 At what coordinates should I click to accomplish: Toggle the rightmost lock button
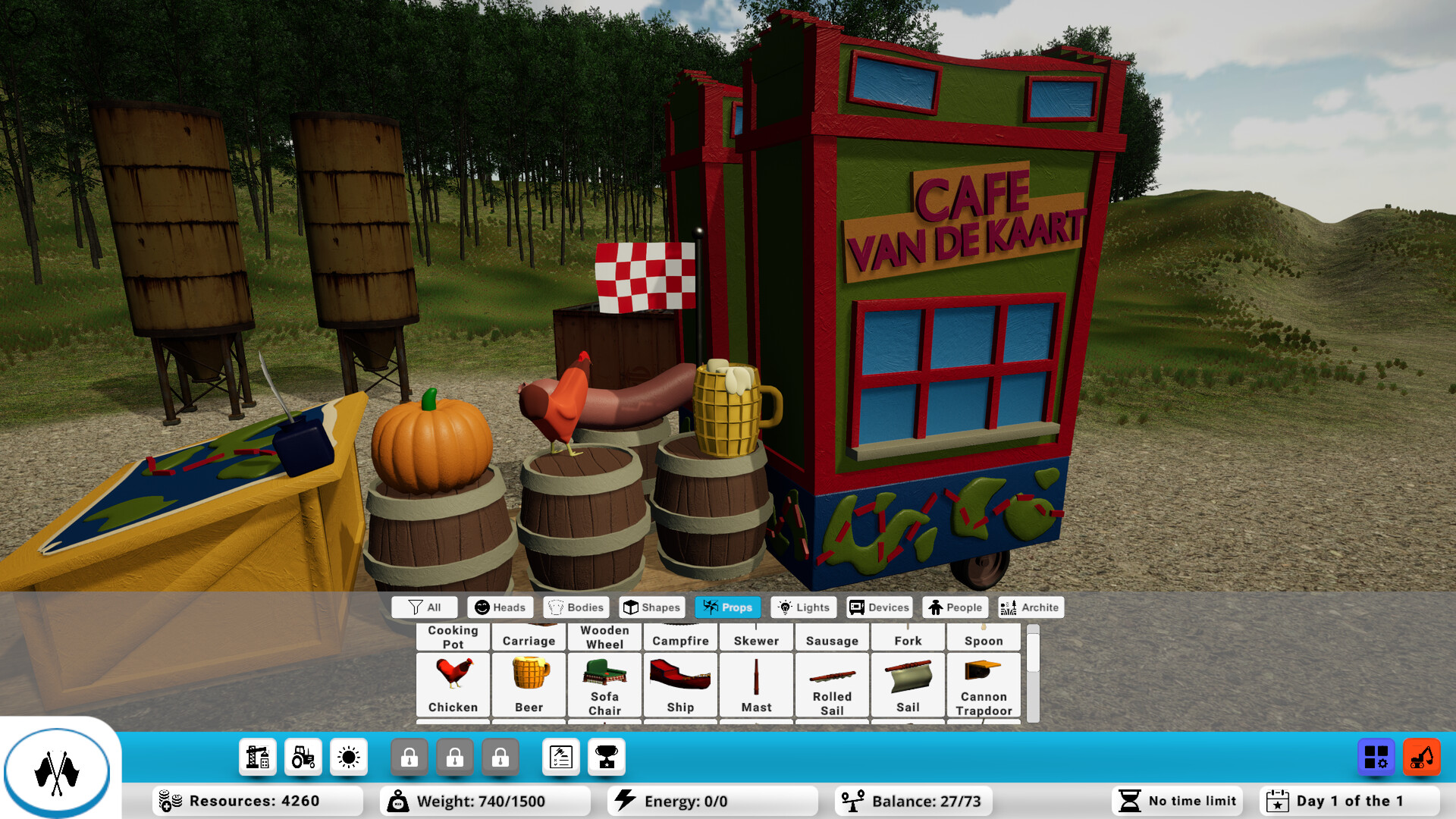[x=500, y=756]
